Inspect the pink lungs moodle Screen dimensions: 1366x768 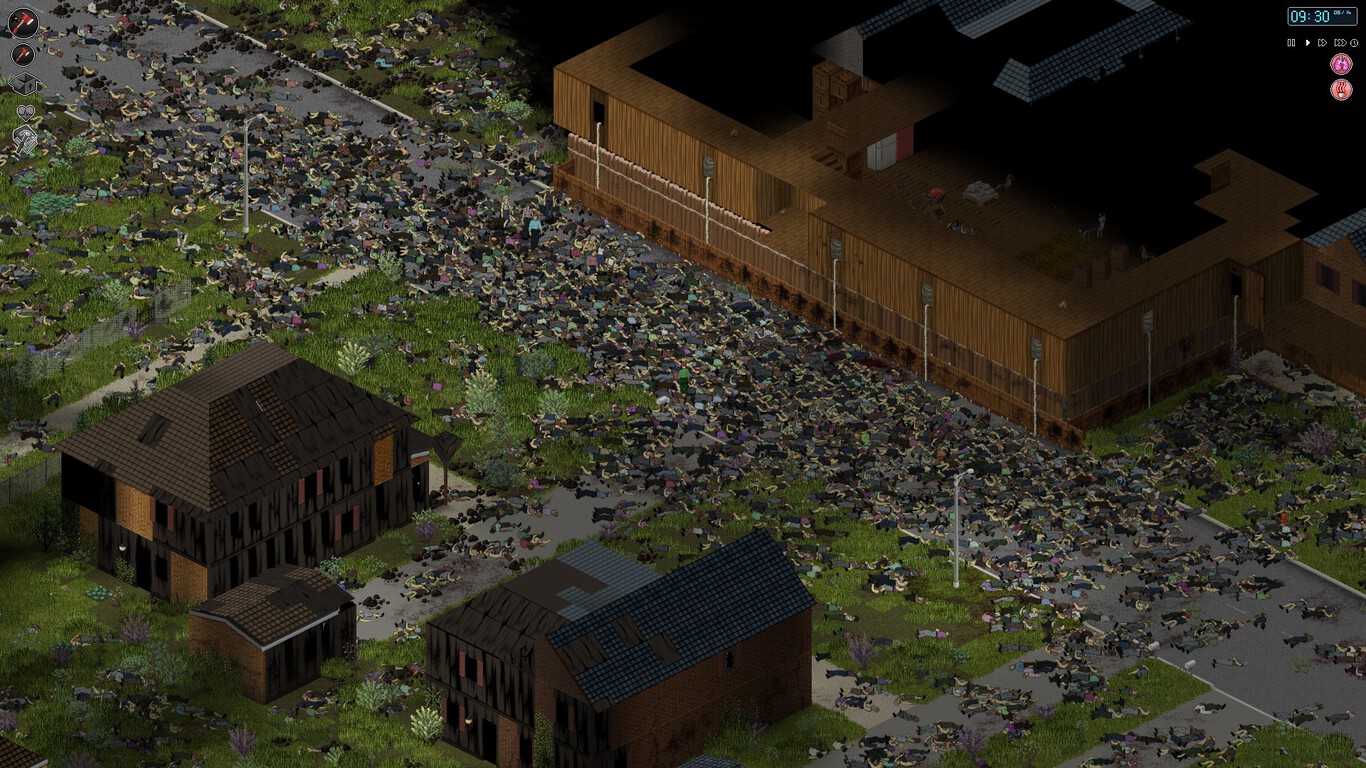pyautogui.click(x=1340, y=63)
